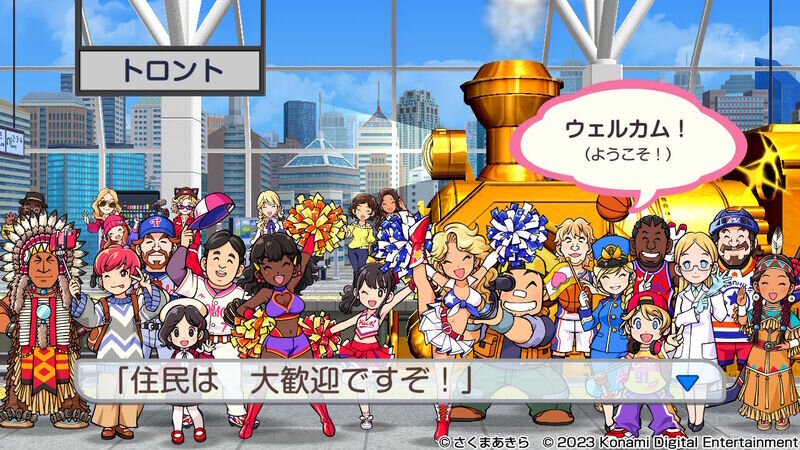Advance dialogue with the blue arrow
This screenshot has height=450, width=800.
pyautogui.click(x=686, y=381)
